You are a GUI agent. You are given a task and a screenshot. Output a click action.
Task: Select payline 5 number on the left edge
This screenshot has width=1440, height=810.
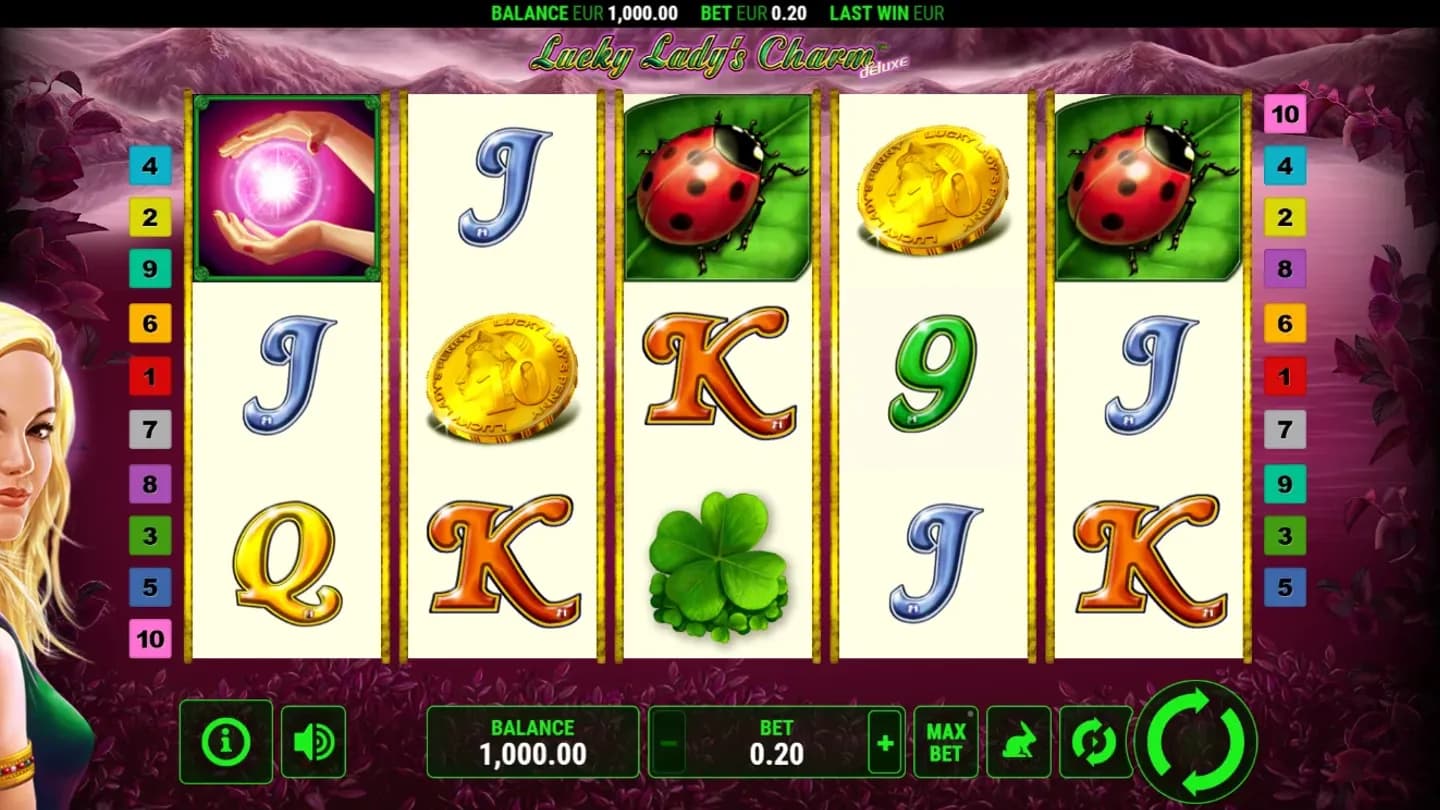[151, 587]
